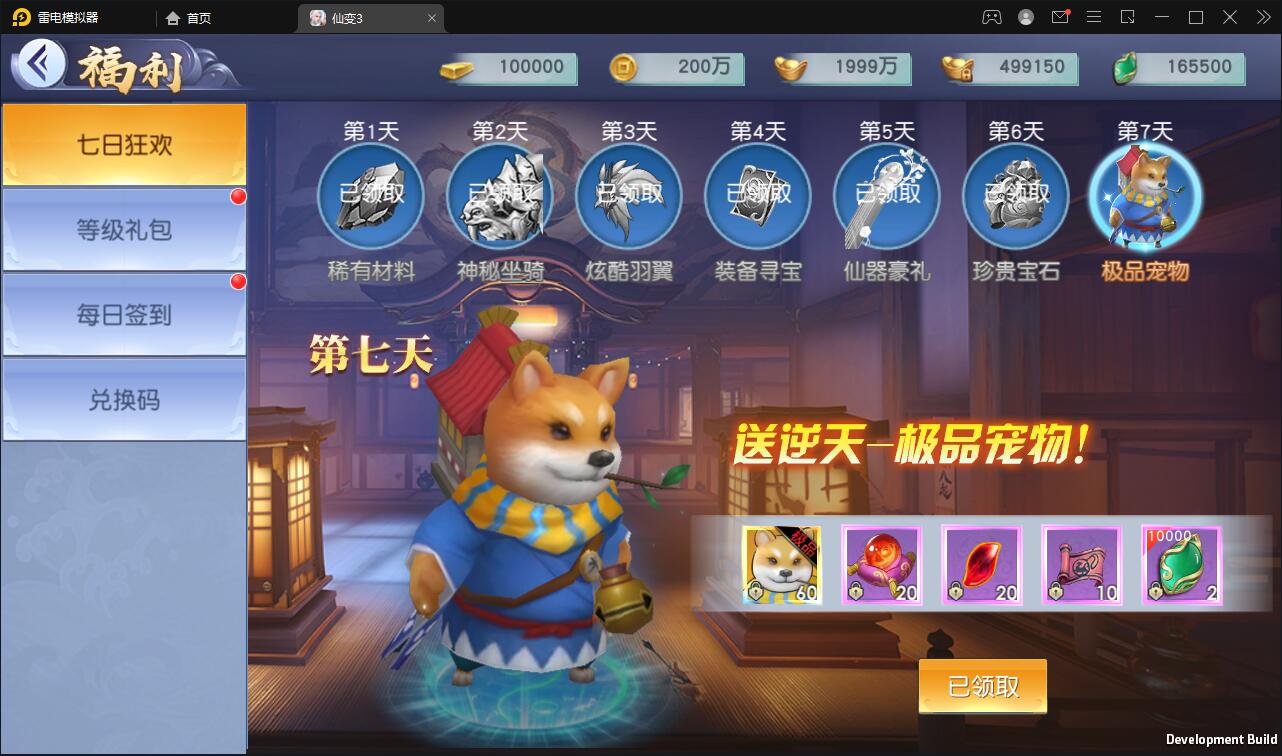
Task: Click the dog pet x60 reward thumbnail
Action: (782, 565)
